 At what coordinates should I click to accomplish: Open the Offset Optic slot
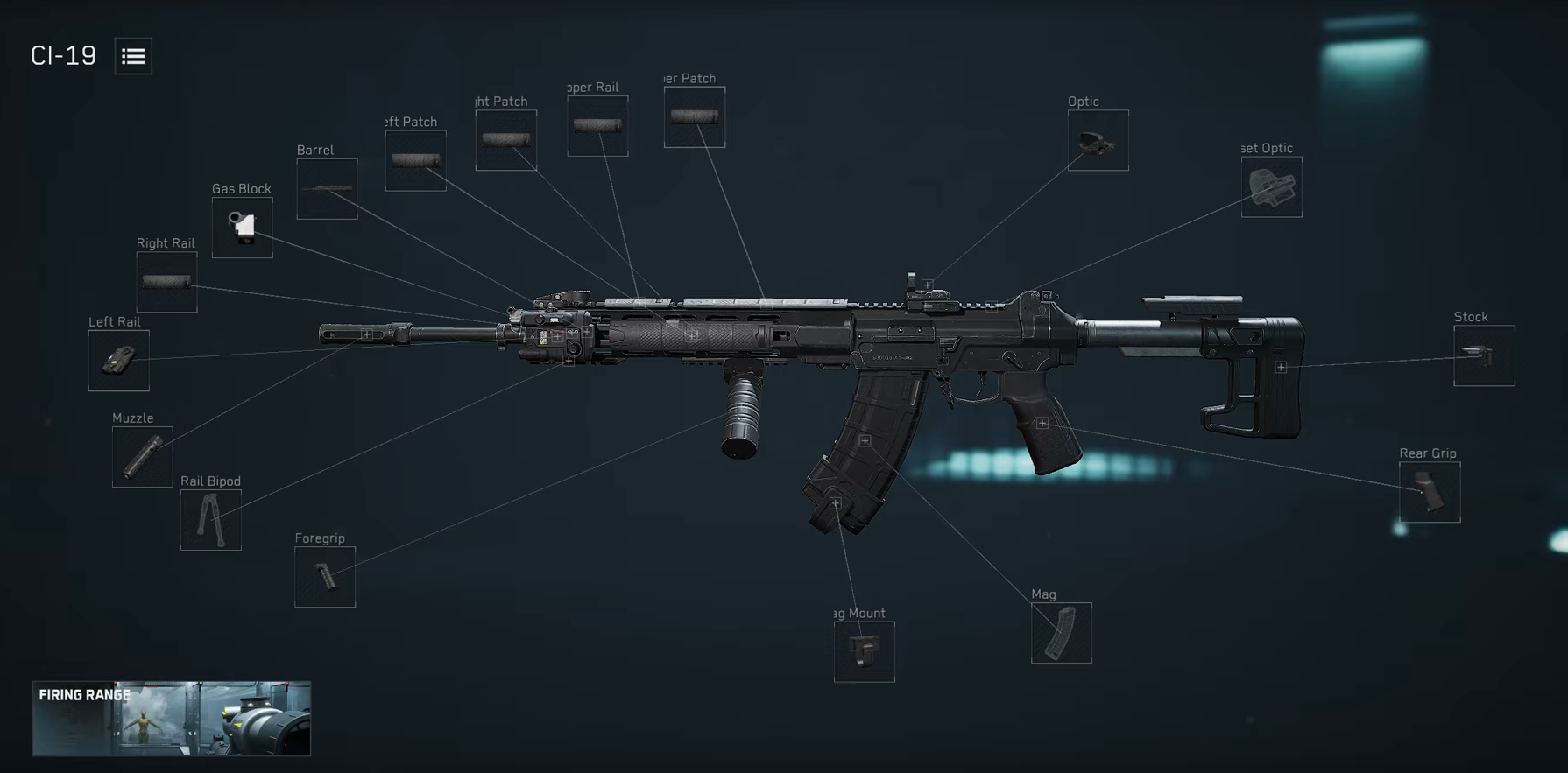pyautogui.click(x=1270, y=186)
